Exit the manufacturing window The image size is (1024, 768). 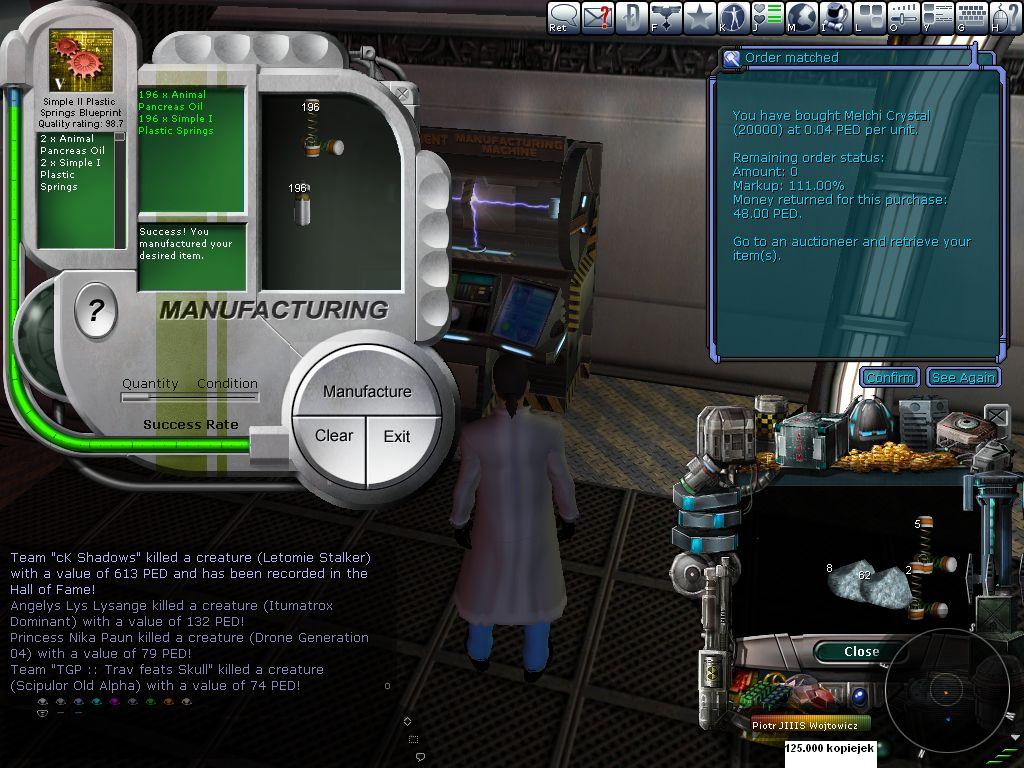397,436
